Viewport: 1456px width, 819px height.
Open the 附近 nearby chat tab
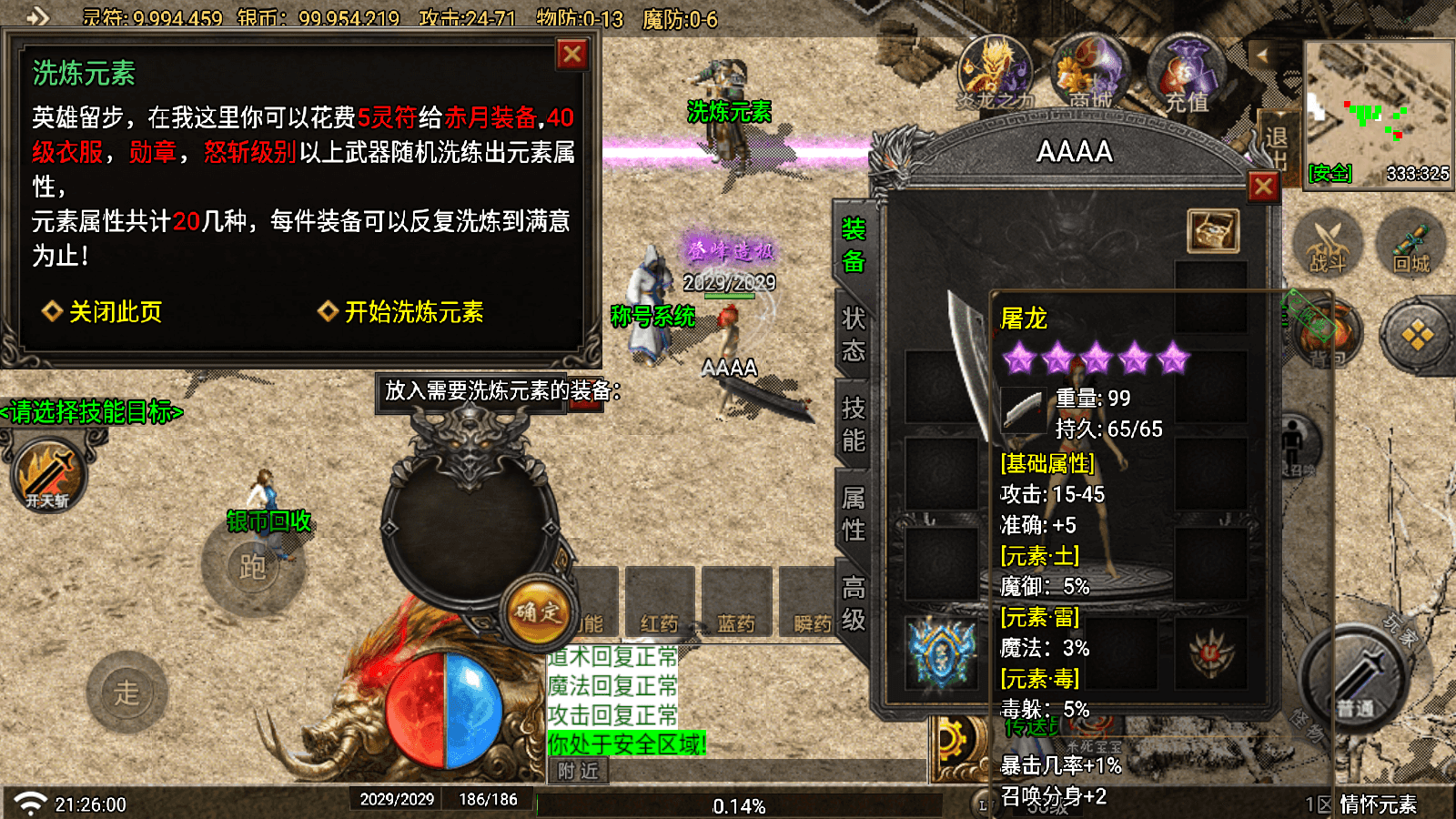579,772
